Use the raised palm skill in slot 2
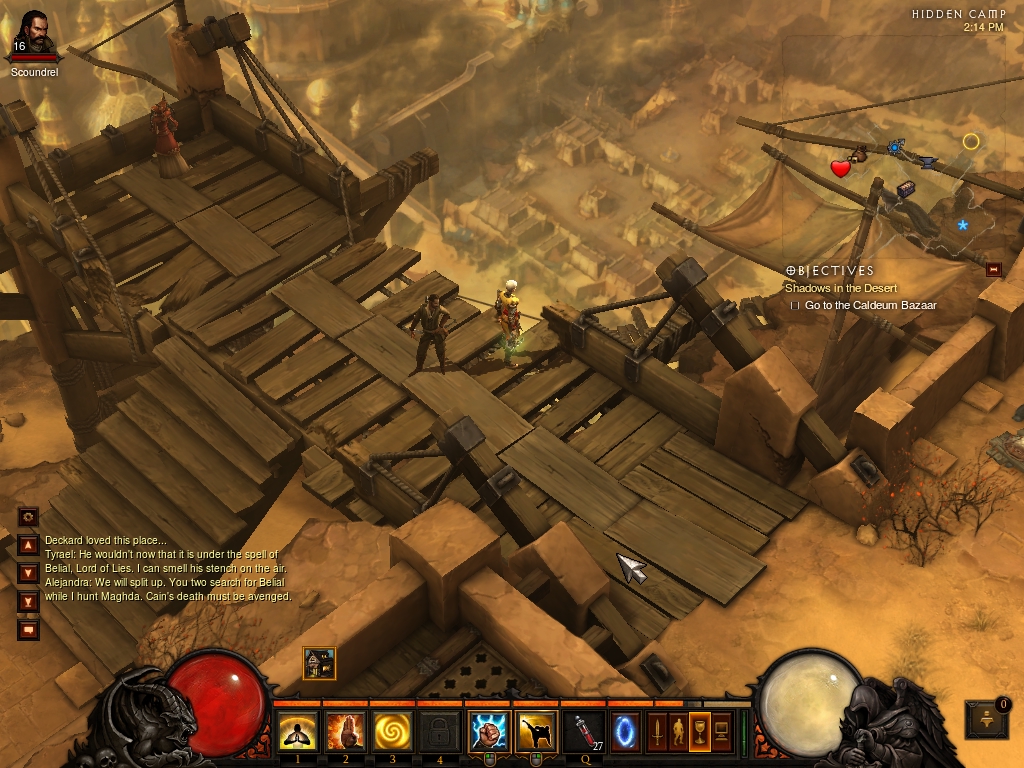 [x=345, y=732]
